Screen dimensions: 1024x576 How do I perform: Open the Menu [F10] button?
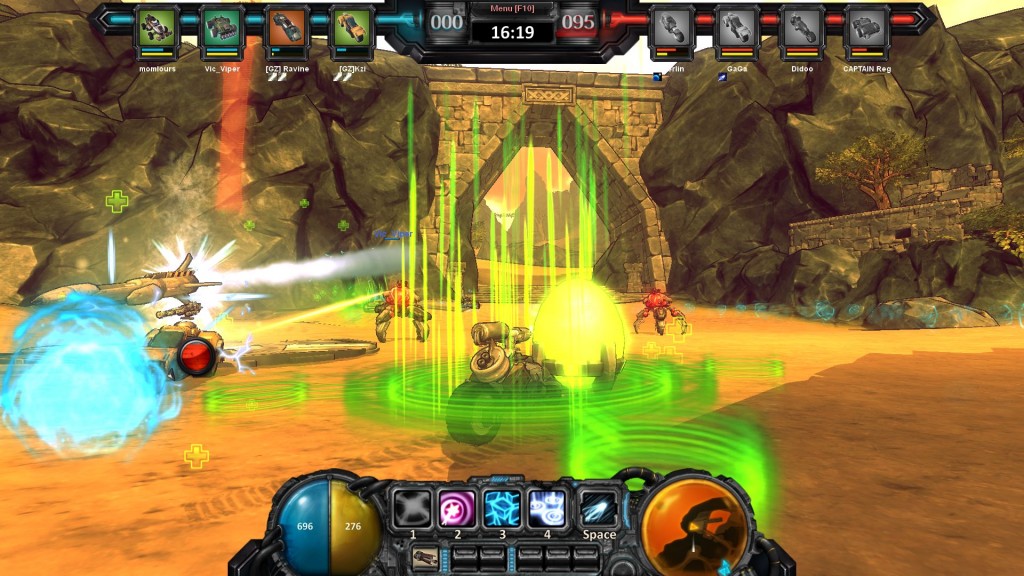512,9
